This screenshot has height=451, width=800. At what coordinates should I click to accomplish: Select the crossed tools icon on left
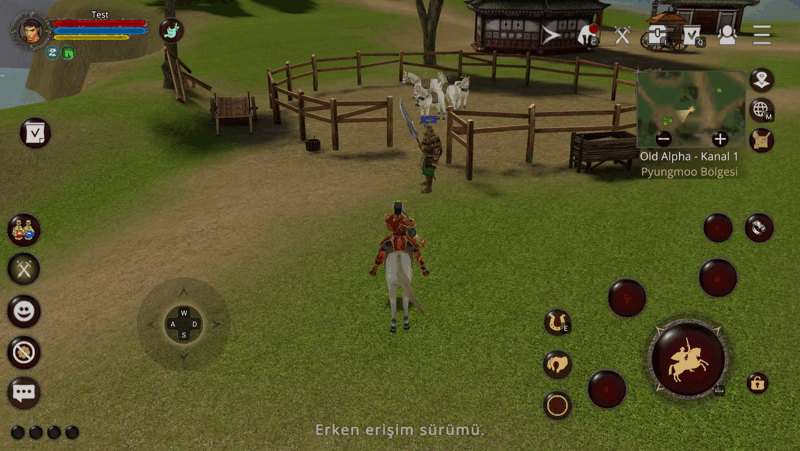click(x=24, y=268)
